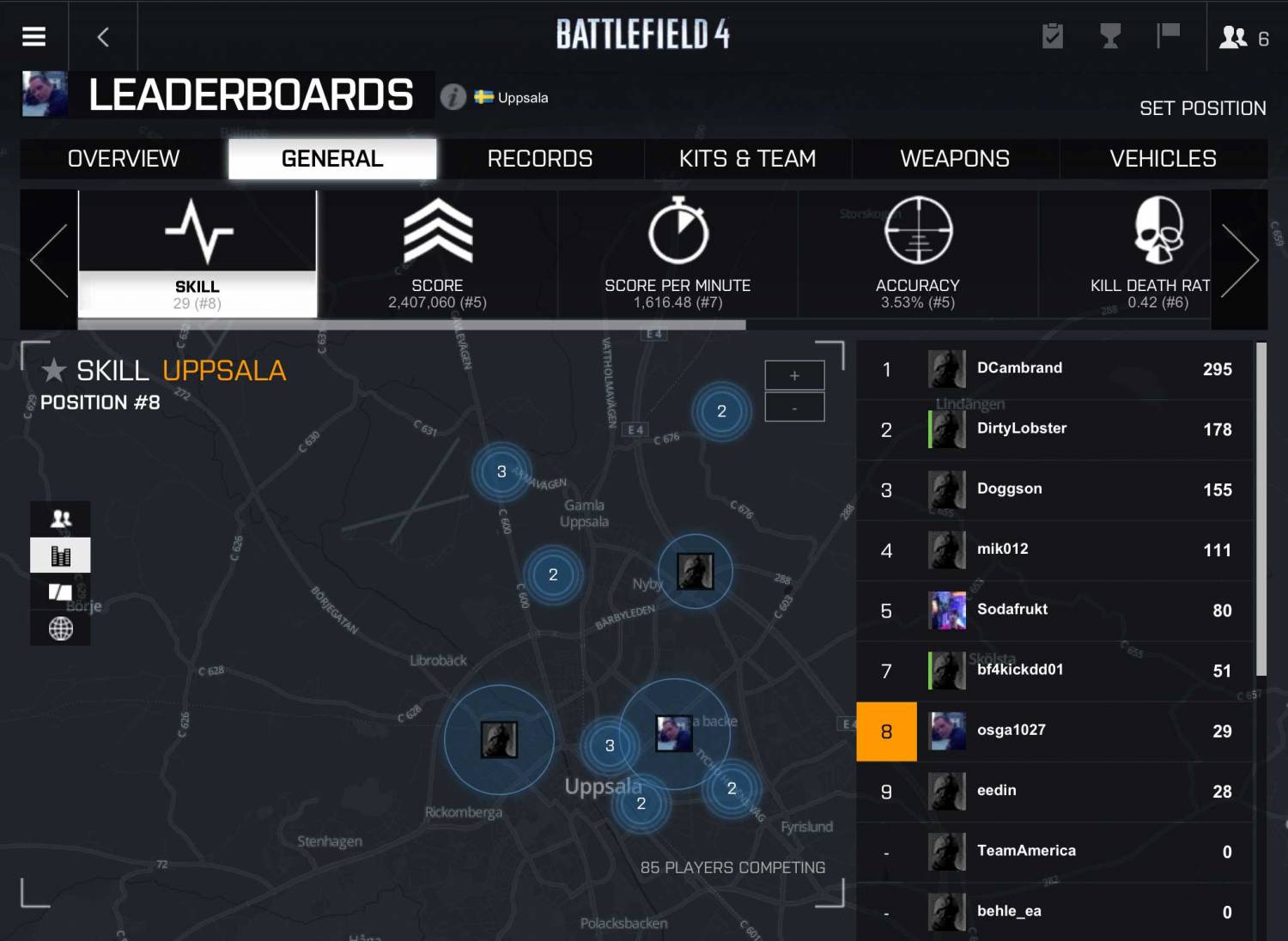1288x941 pixels.
Task: Go back with the arrow button
Action: tap(104, 37)
